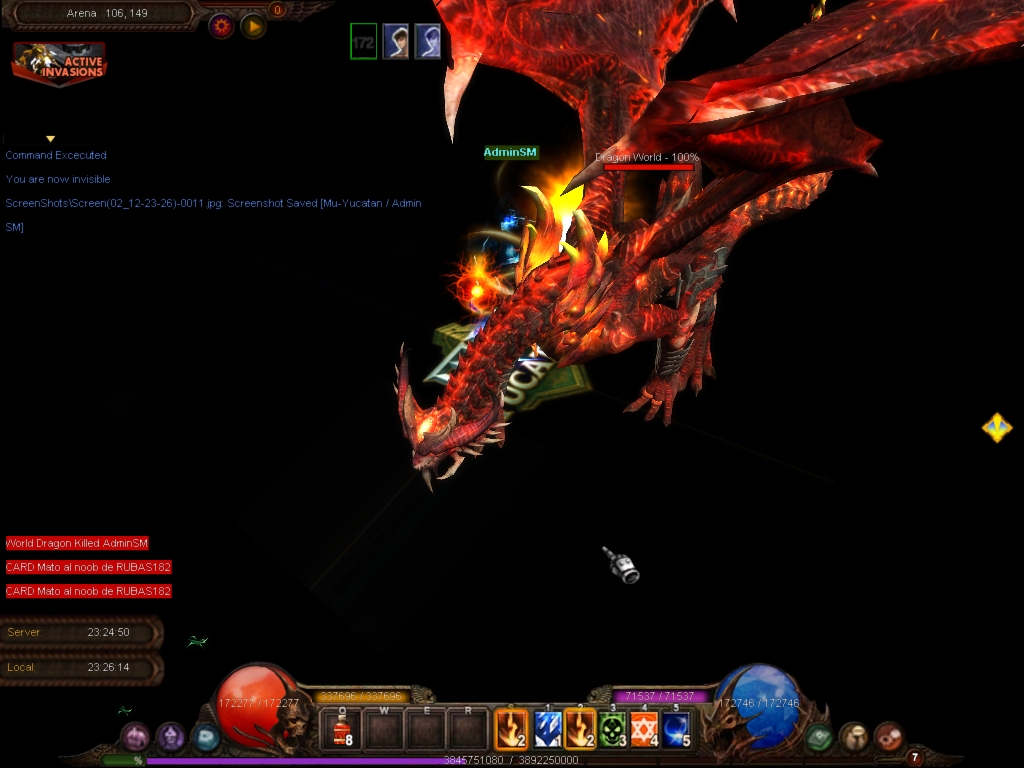Use the red potion in slot Q

pyautogui.click(x=342, y=730)
